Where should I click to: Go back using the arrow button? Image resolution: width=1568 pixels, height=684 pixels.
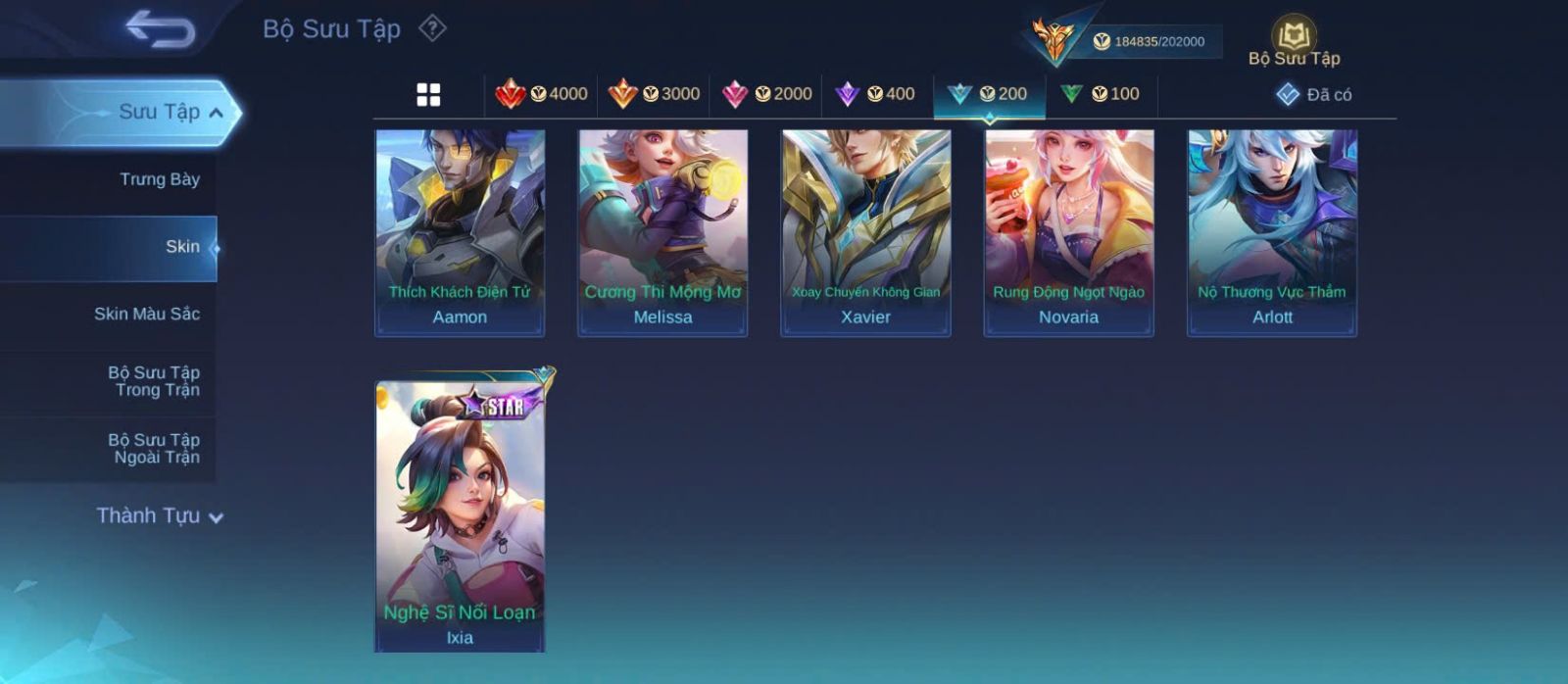[x=160, y=28]
